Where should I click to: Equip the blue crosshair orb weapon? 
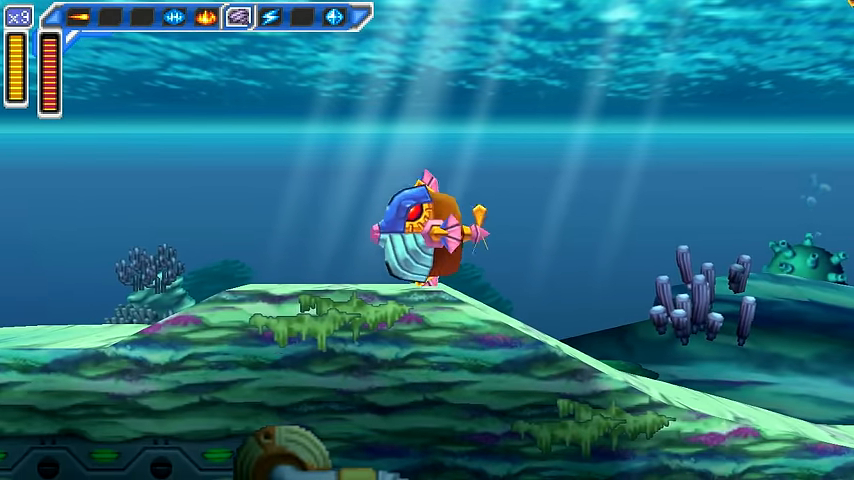(x=334, y=17)
